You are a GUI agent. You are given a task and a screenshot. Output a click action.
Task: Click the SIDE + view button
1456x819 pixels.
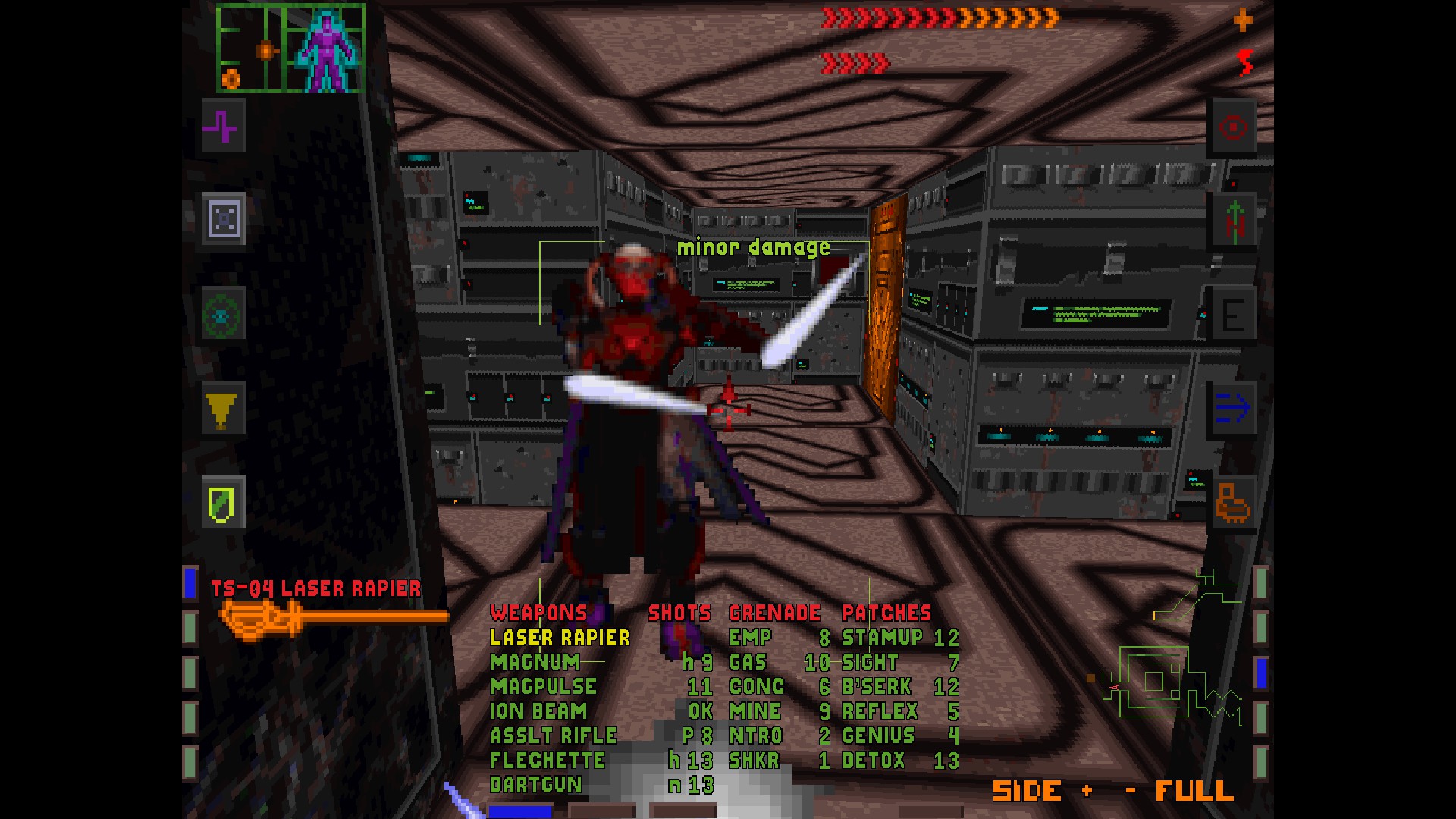point(1028,791)
